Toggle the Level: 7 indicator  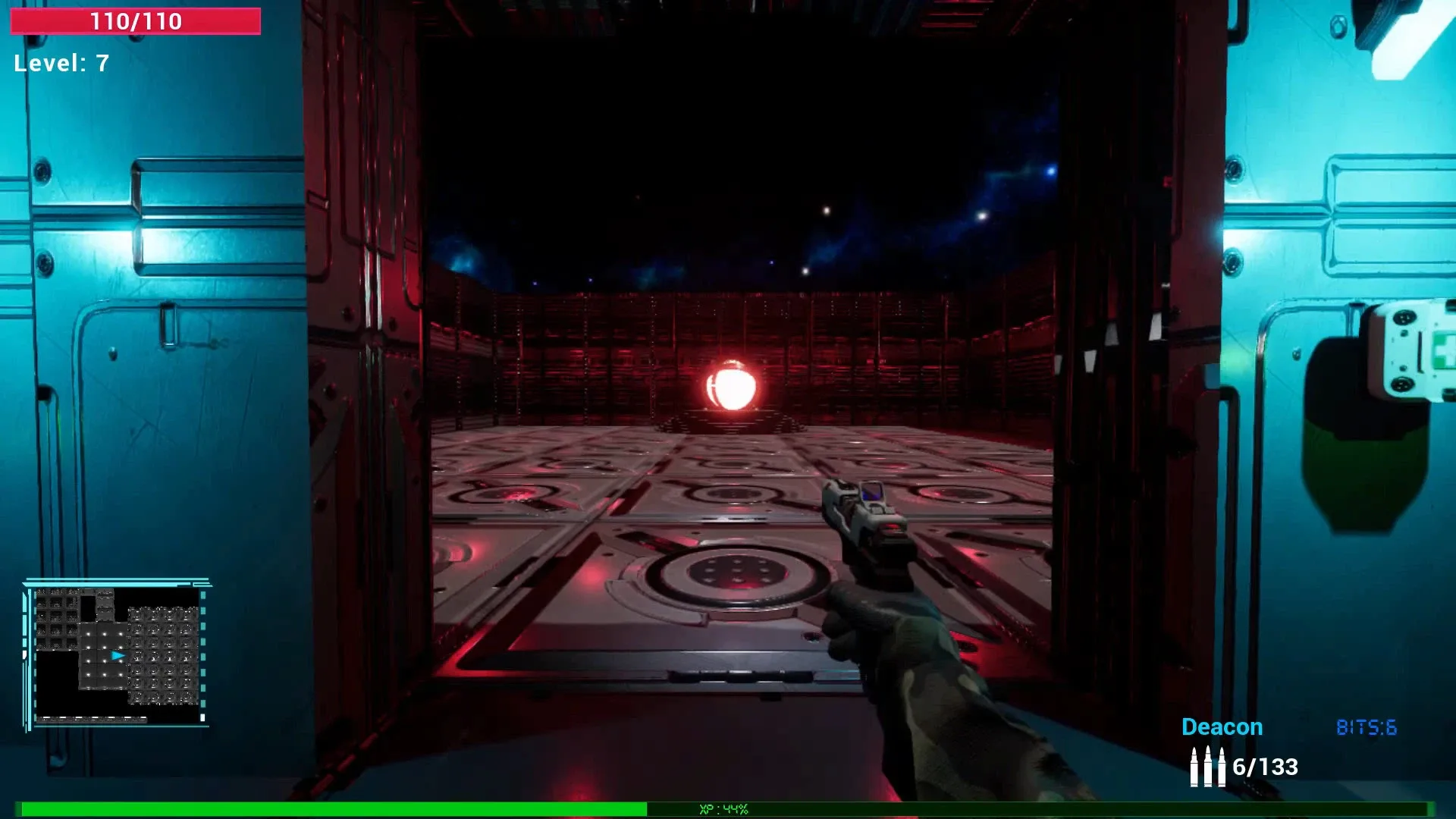point(61,63)
